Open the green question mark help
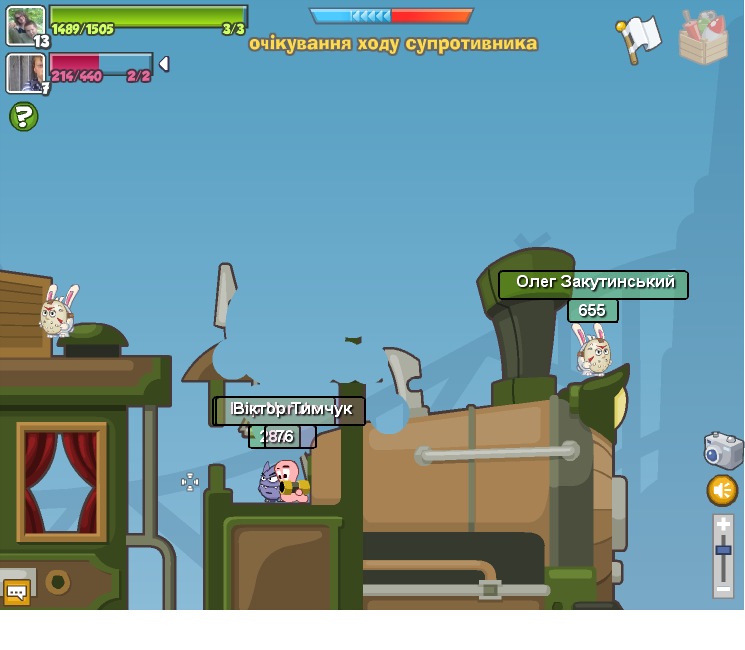The width and height of the screenshot is (745, 650). point(23,117)
